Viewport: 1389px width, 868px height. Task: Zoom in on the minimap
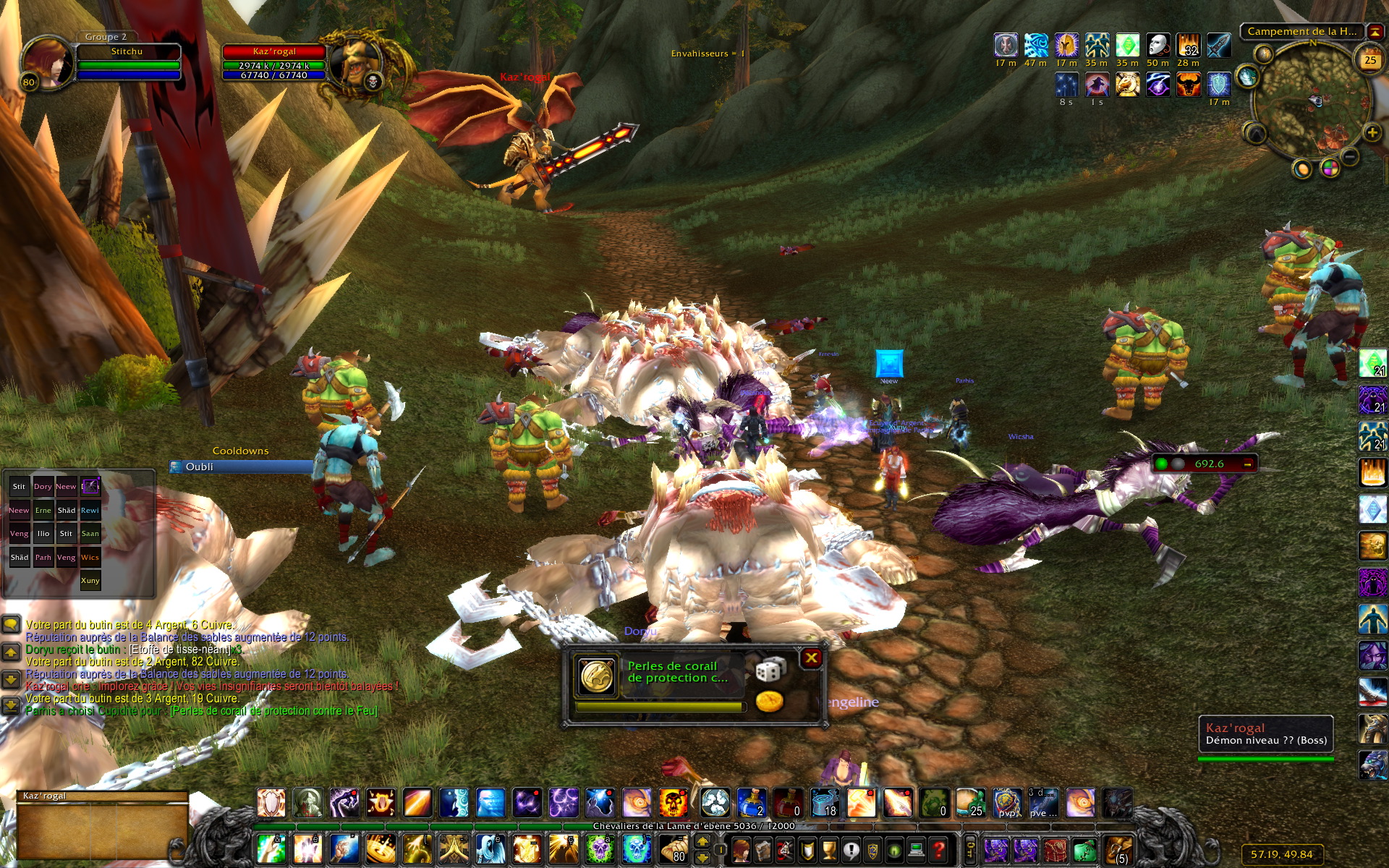point(1372,132)
